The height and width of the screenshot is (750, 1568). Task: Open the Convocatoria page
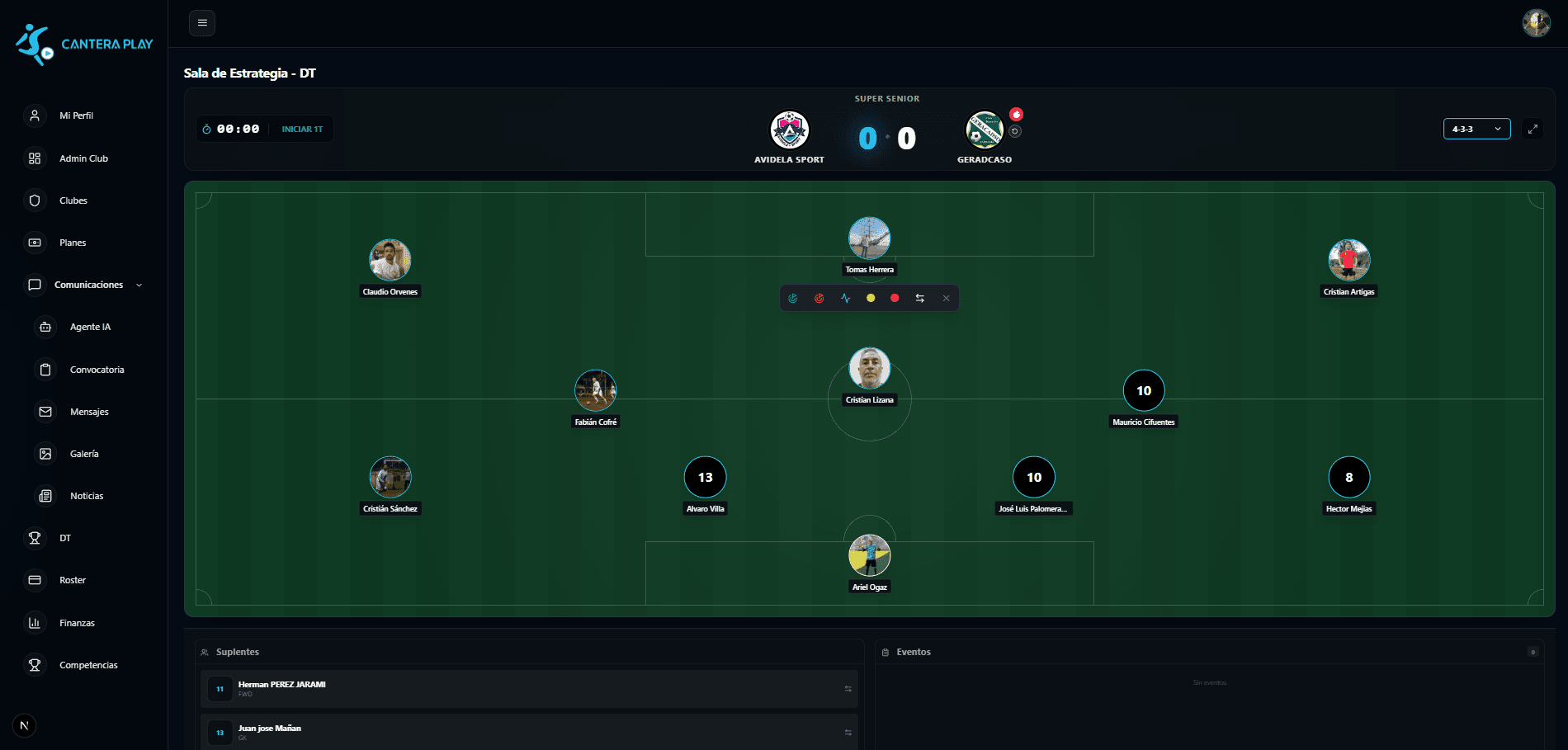[97, 370]
